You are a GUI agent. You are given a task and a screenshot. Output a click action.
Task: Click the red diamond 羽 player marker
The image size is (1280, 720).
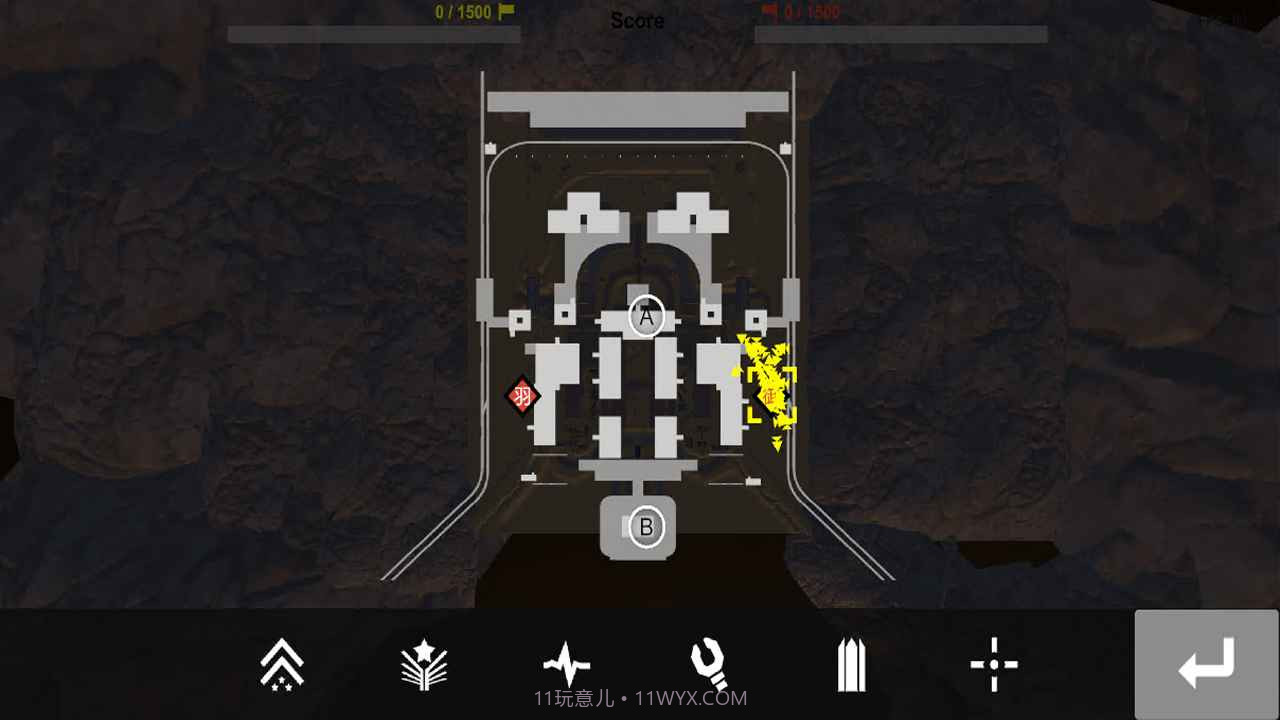point(521,396)
